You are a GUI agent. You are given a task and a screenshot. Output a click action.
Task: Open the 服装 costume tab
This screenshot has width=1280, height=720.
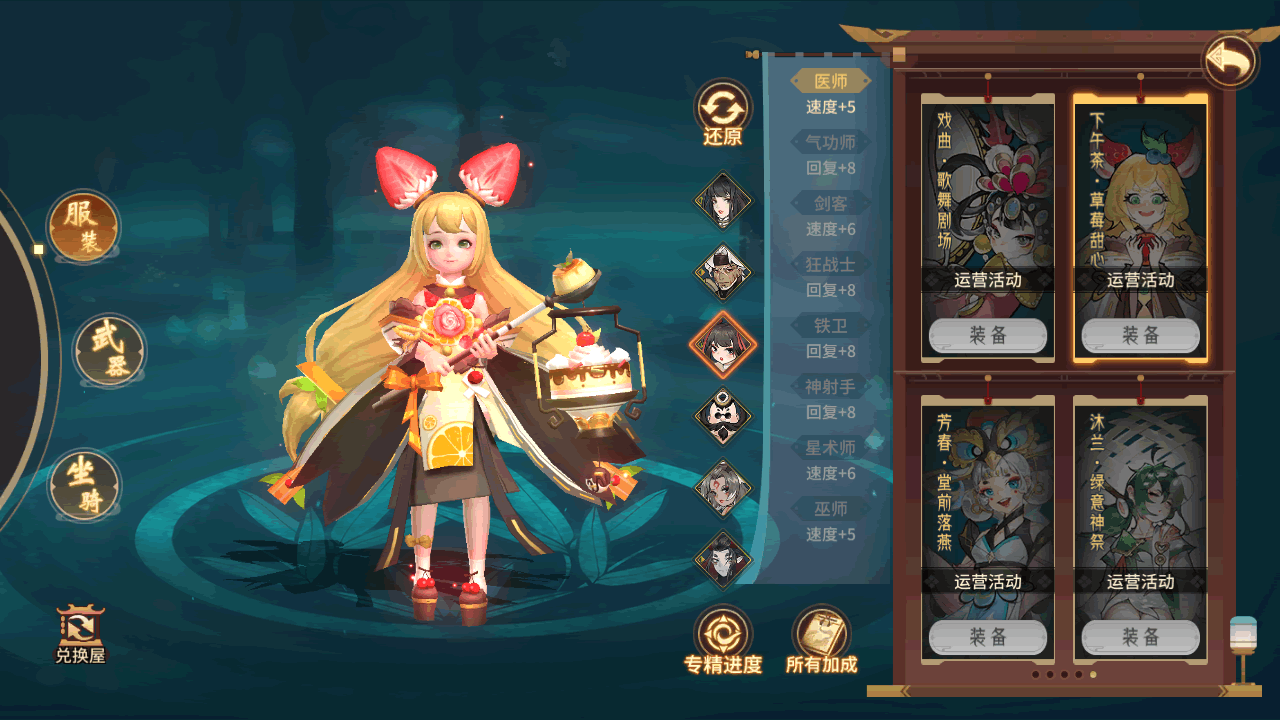pos(84,226)
